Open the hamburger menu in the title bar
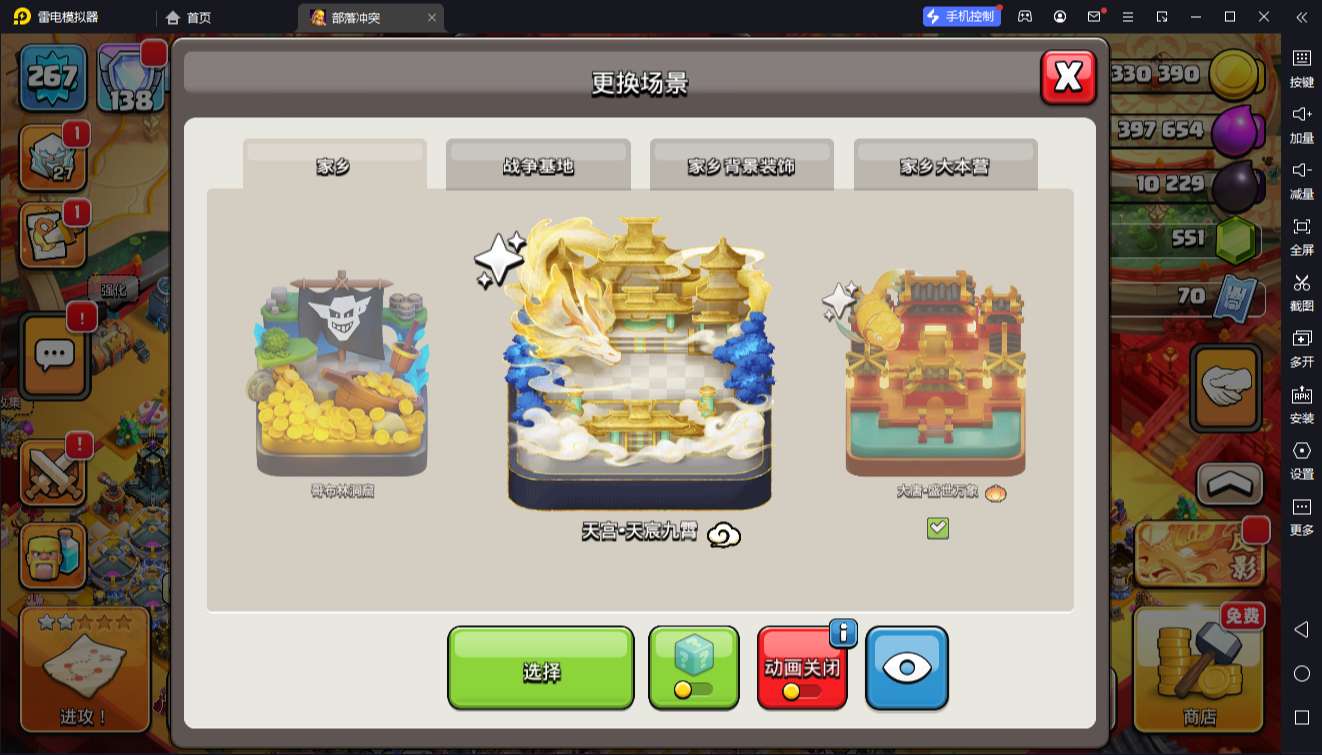1322x755 pixels. point(1128,16)
